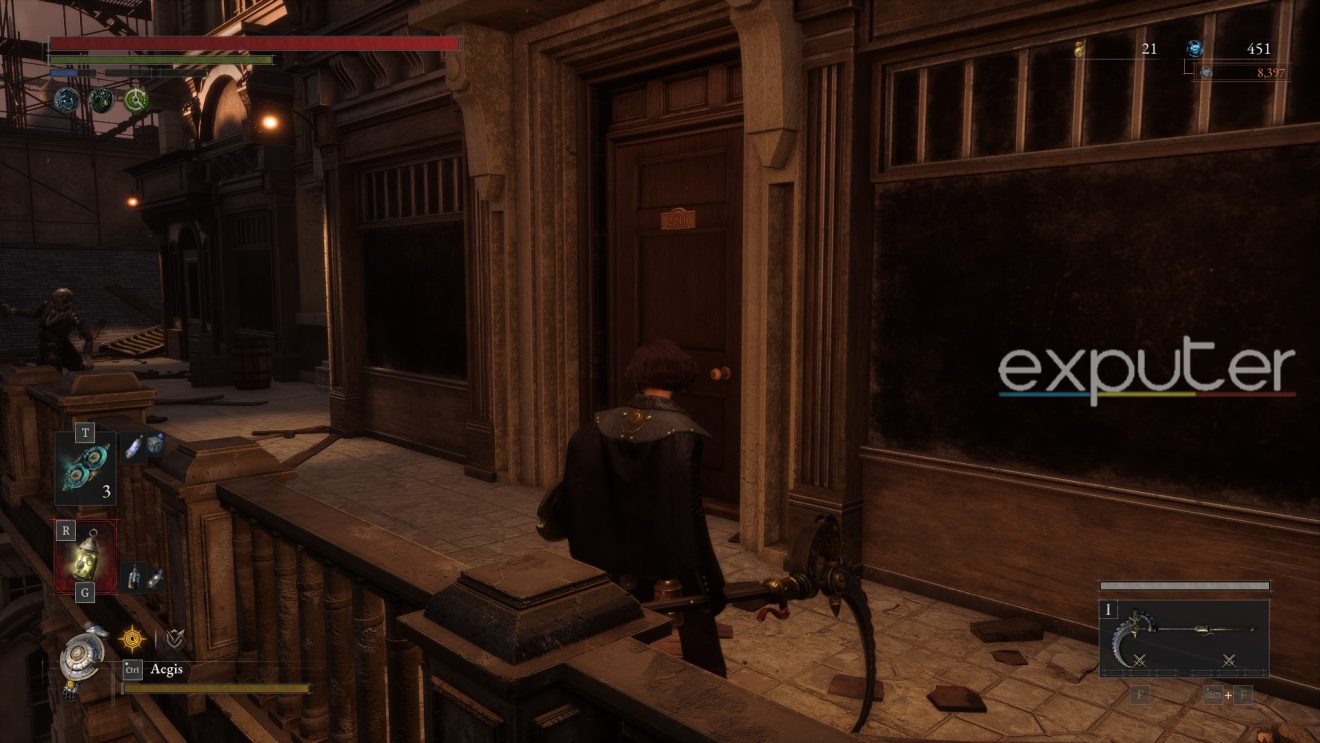
Task: Click the blue Ergo orb icon in the top-right
Action: coord(1191,46)
